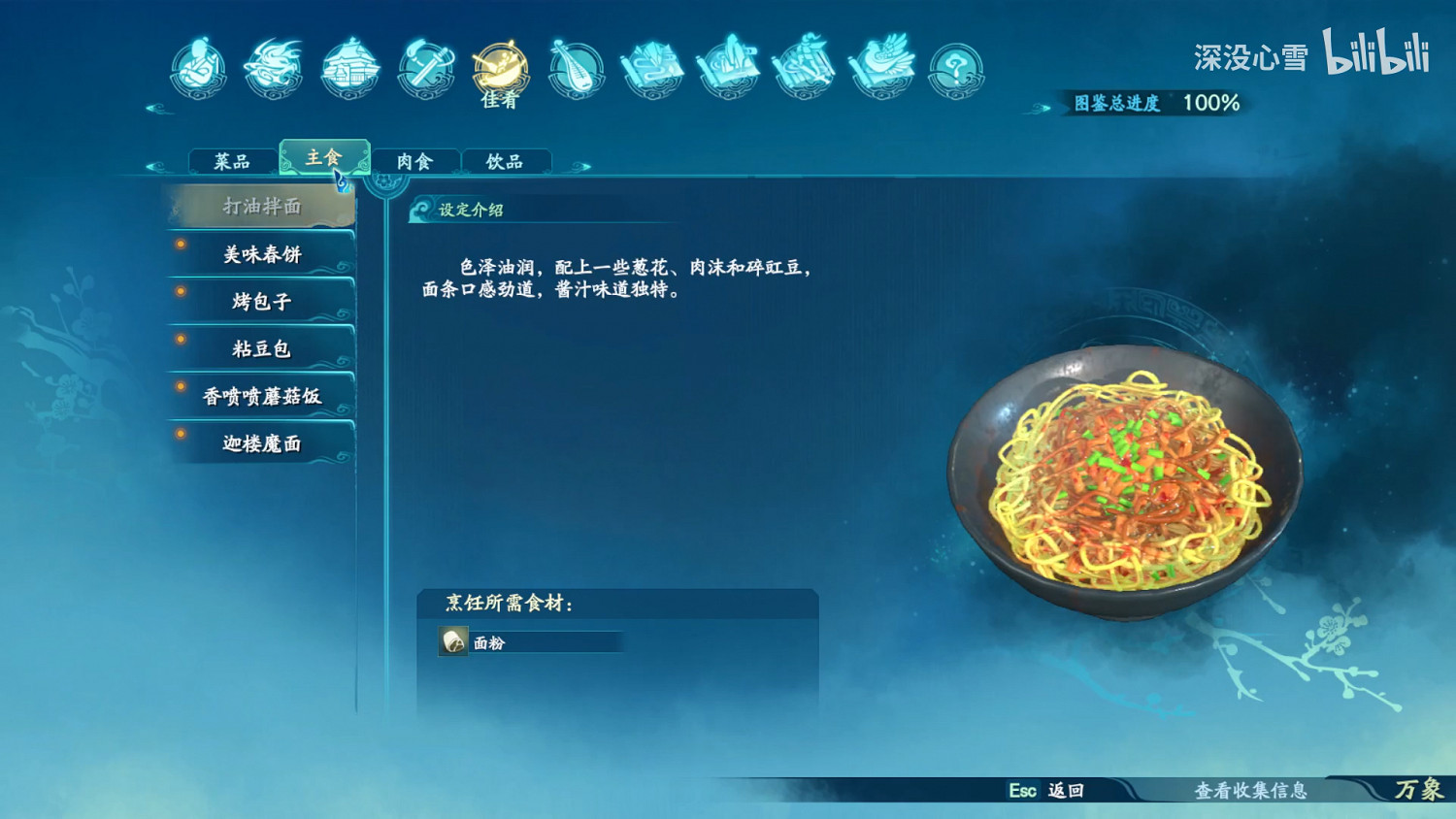
Task: Switch to the 饮品 tab
Action: coord(507,160)
